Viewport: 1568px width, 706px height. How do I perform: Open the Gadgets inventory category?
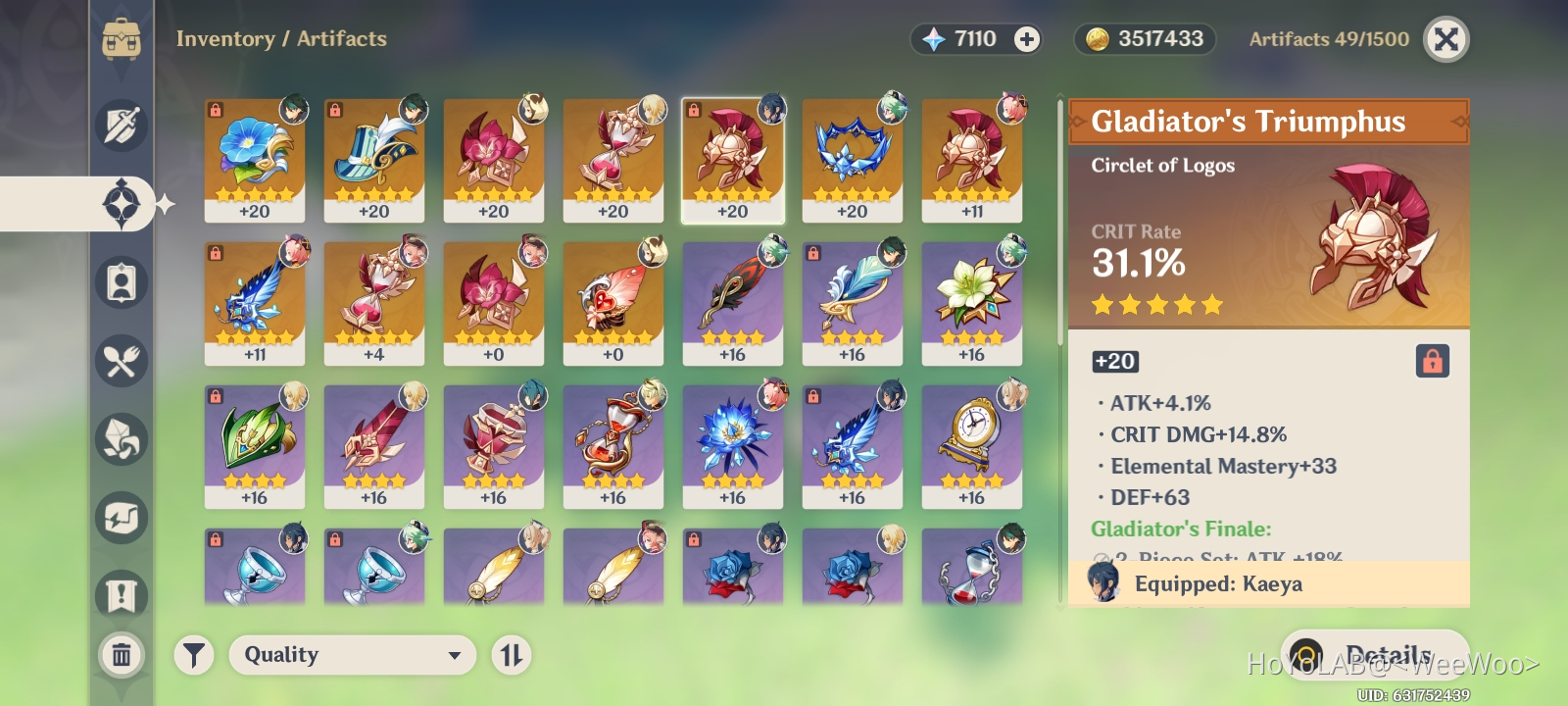point(121,518)
